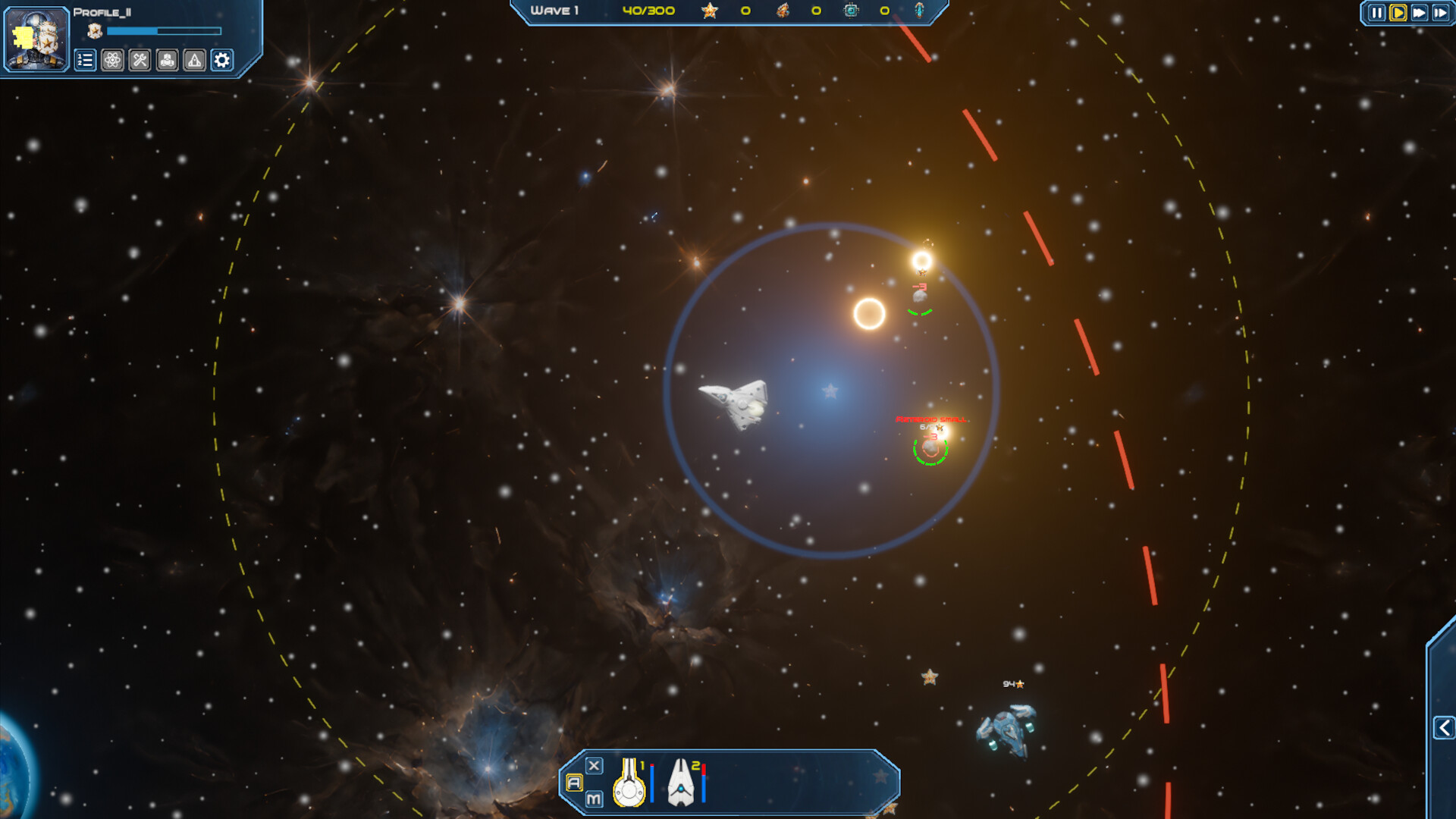This screenshot has width=1456, height=819.
Task: Click the stacked cubes icon
Action: tap(167, 61)
